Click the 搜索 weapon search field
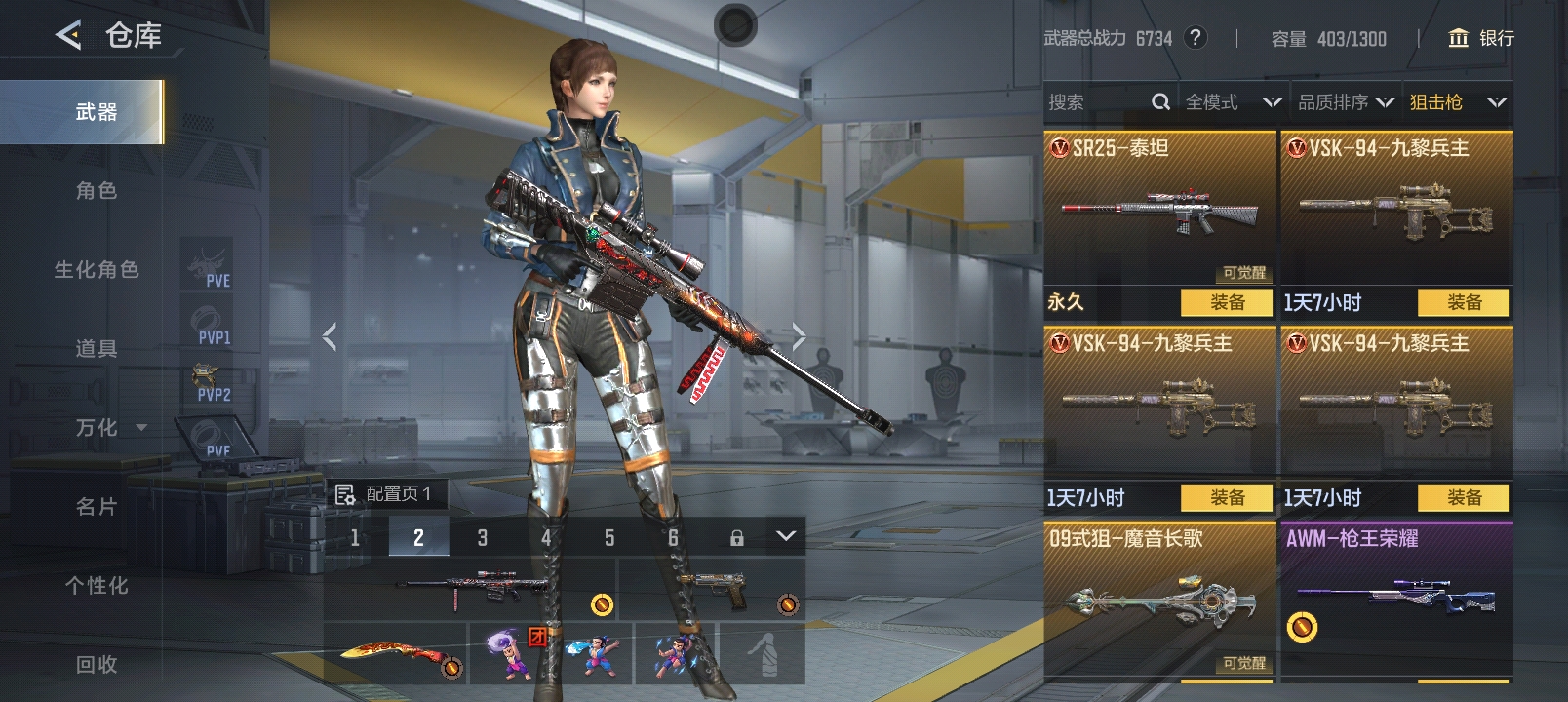The image size is (1568, 702). [1097, 102]
